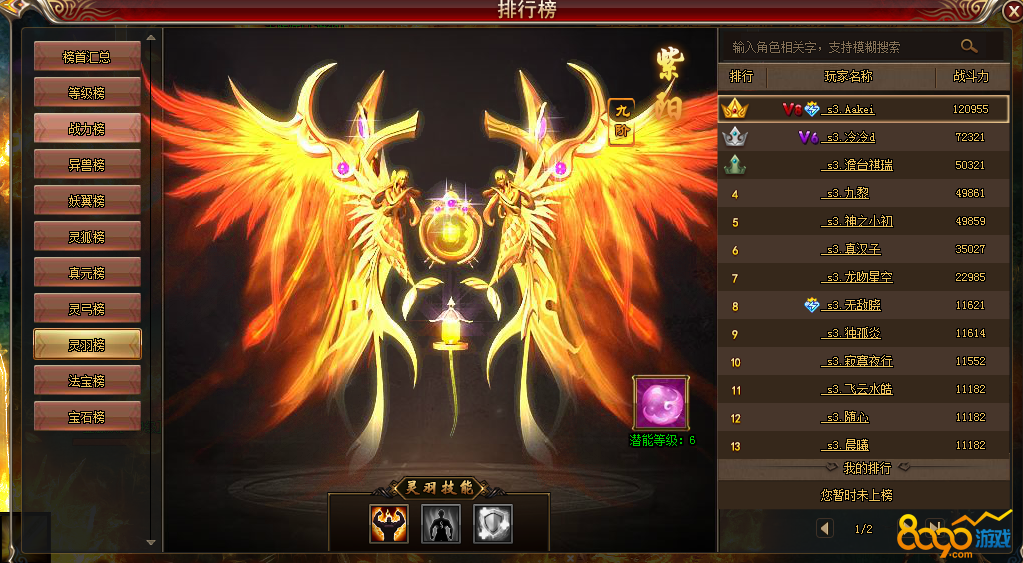Select top-ranked player s3.Aakei
The height and width of the screenshot is (563, 1023).
[850, 109]
